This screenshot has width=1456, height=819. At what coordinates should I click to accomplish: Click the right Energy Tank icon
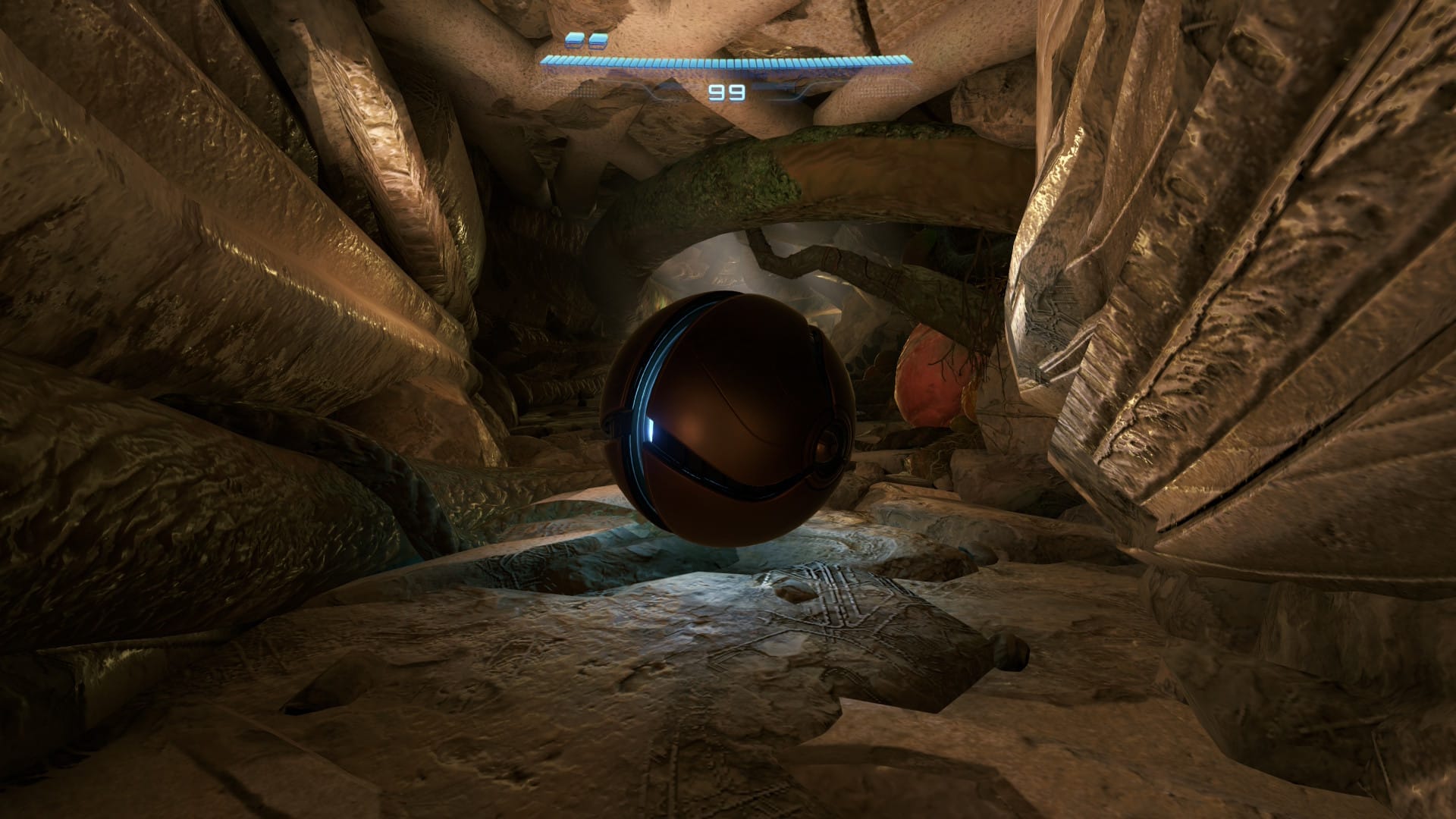pyautogui.click(x=597, y=39)
